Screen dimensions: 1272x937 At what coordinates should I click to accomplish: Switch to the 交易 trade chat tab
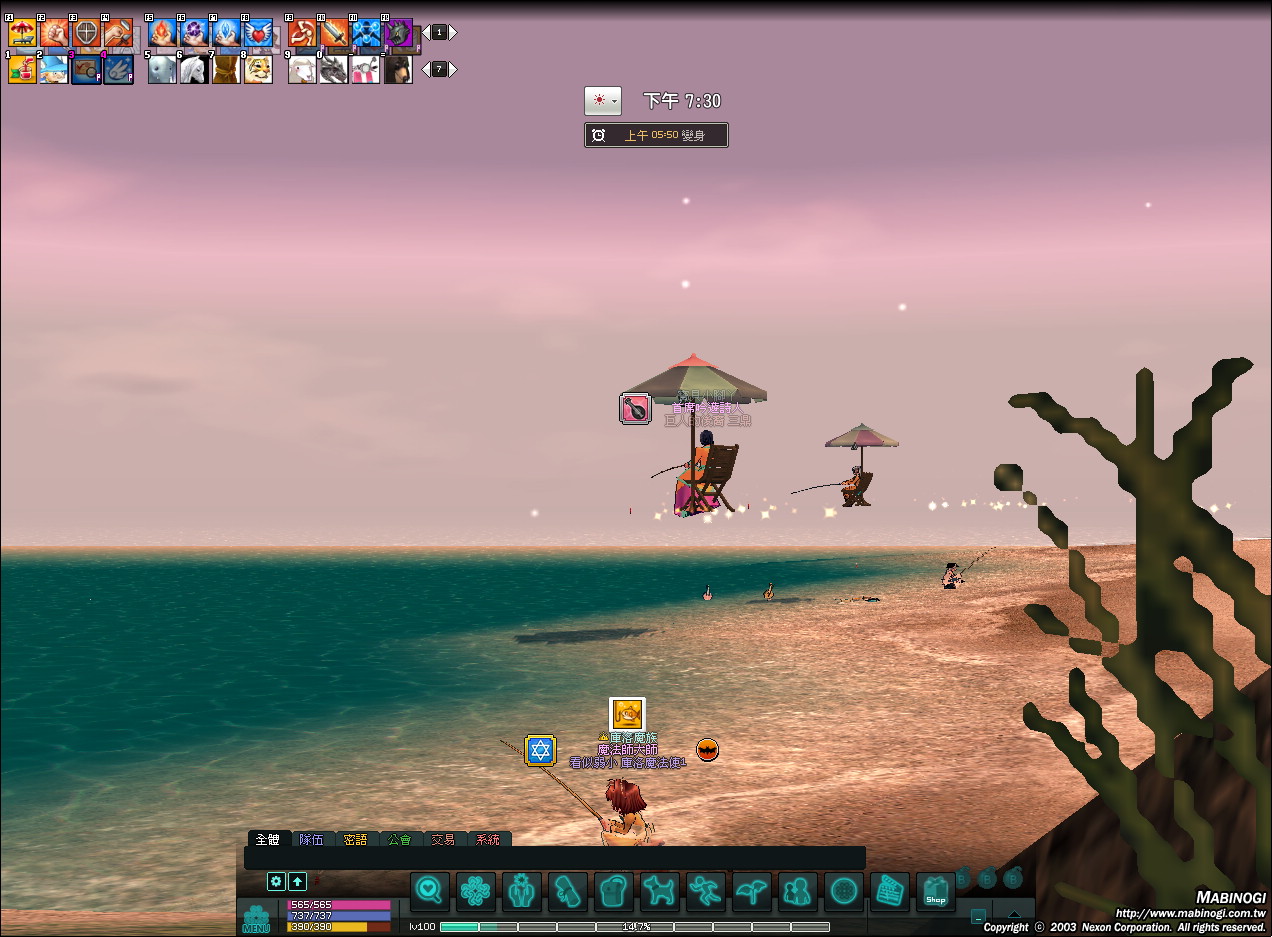coord(443,840)
